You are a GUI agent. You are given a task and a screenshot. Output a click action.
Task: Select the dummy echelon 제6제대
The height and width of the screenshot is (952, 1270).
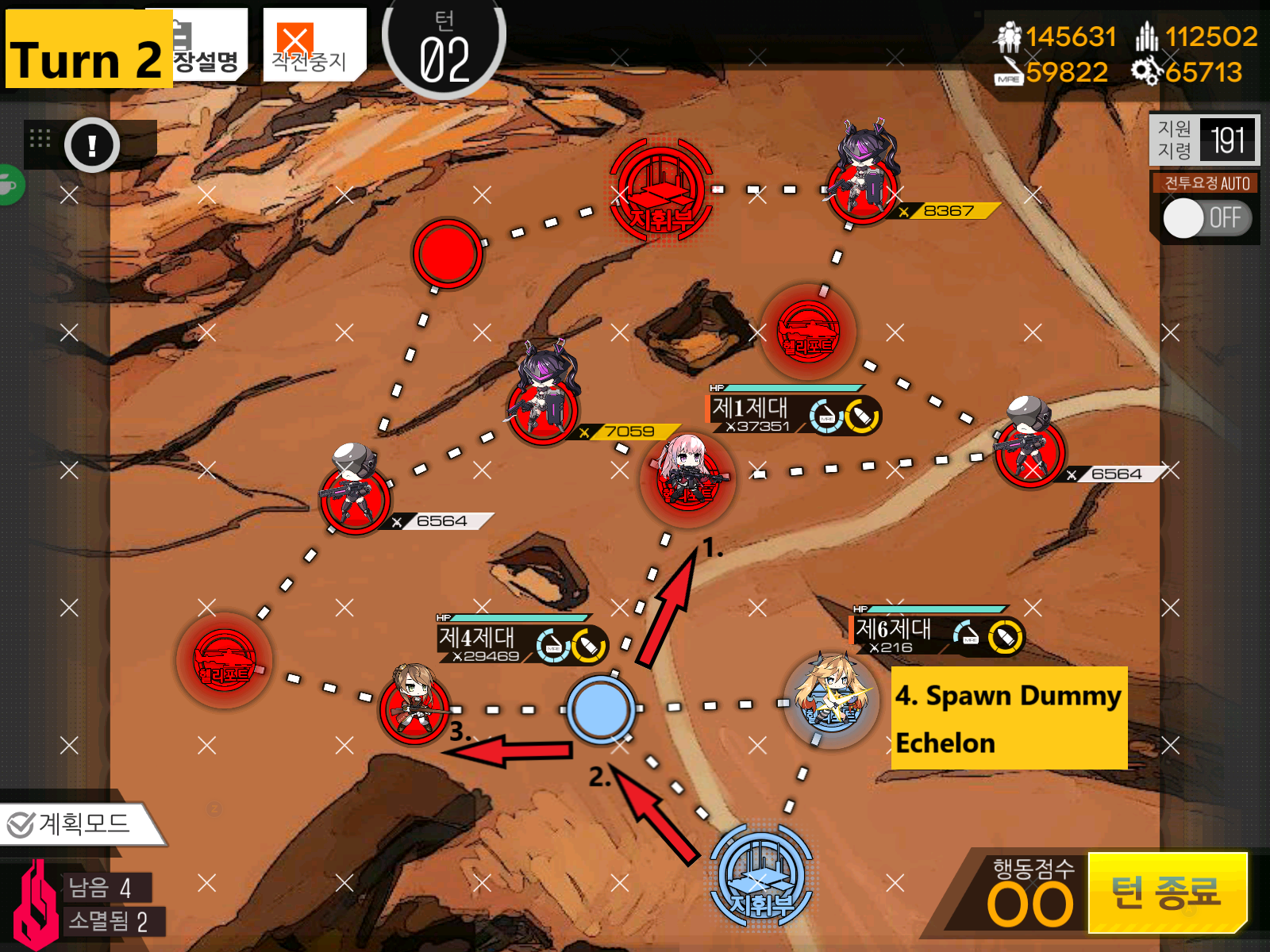pos(831,698)
